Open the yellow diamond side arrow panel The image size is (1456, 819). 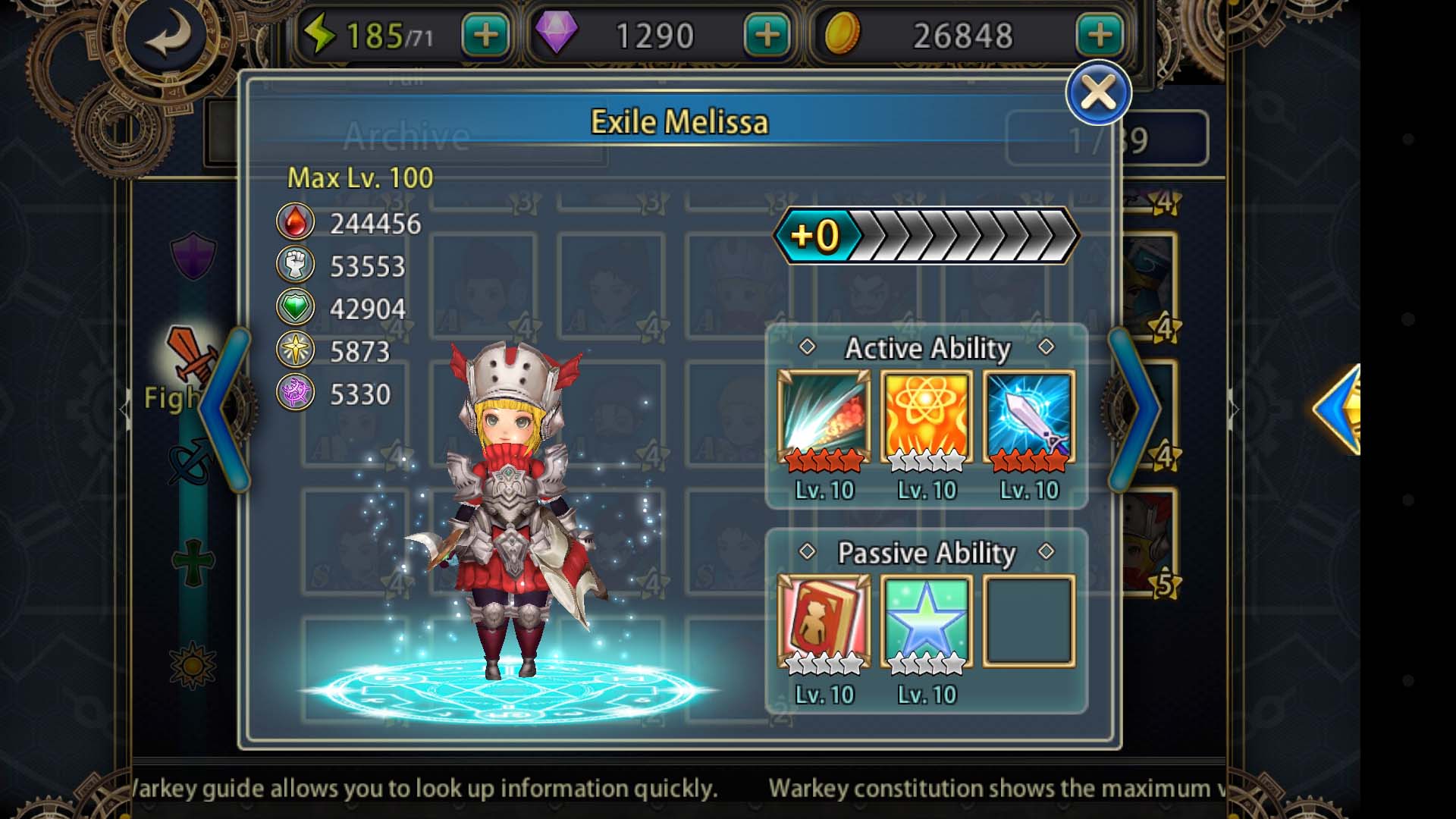pyautogui.click(x=1339, y=409)
